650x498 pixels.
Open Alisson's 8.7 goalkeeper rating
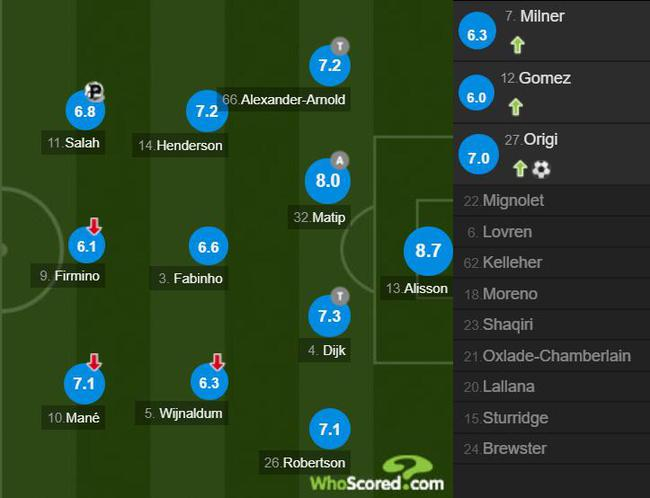[428, 251]
